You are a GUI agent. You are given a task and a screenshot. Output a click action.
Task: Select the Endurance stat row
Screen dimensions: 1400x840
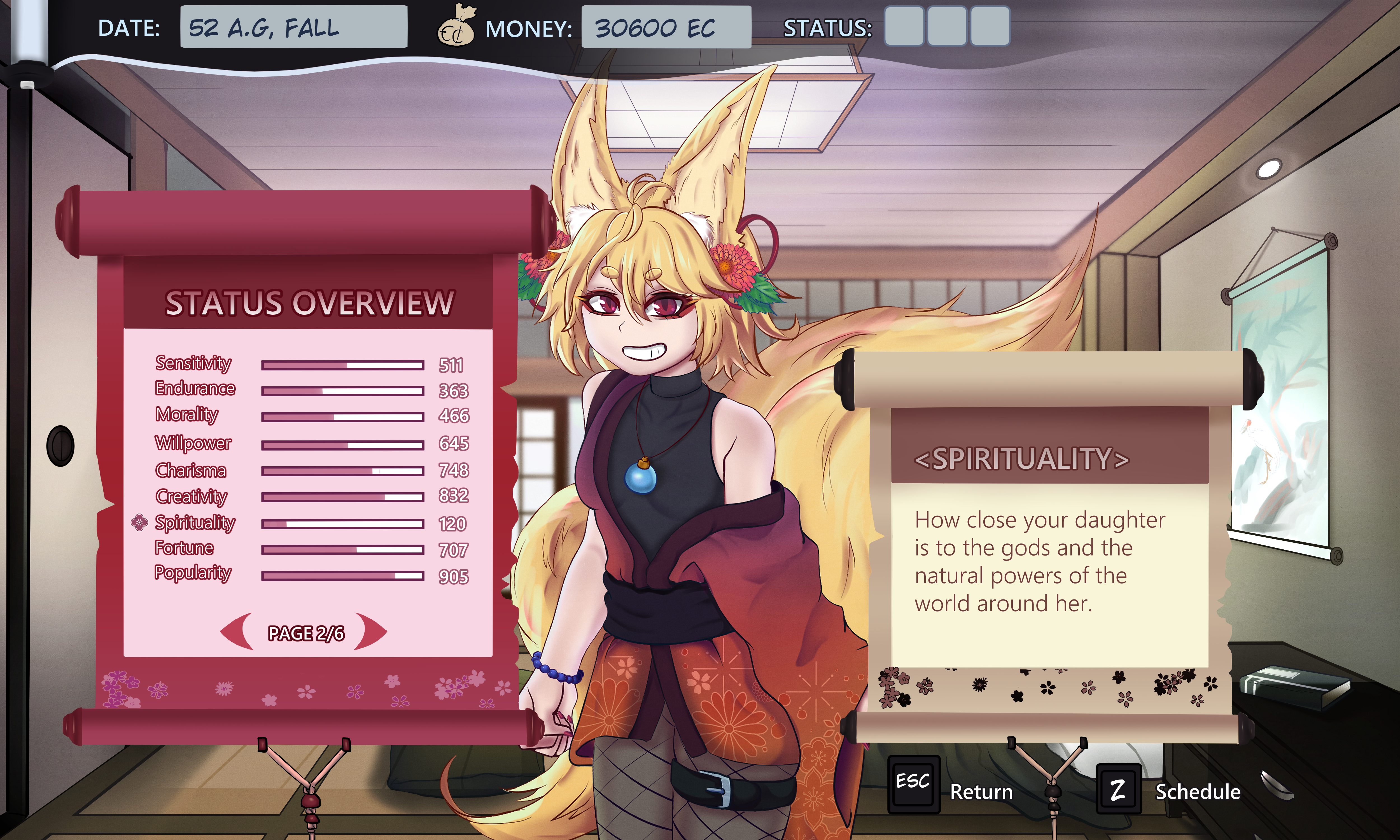pos(195,389)
